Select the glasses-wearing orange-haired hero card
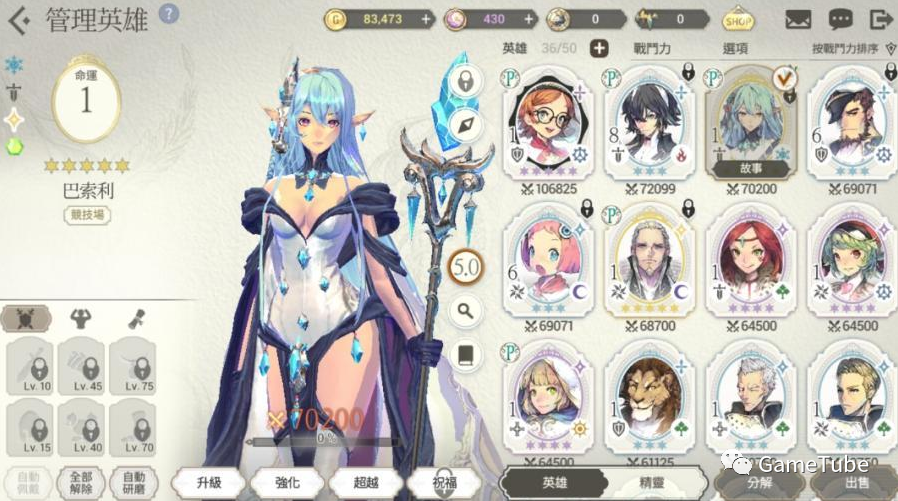 (547, 126)
